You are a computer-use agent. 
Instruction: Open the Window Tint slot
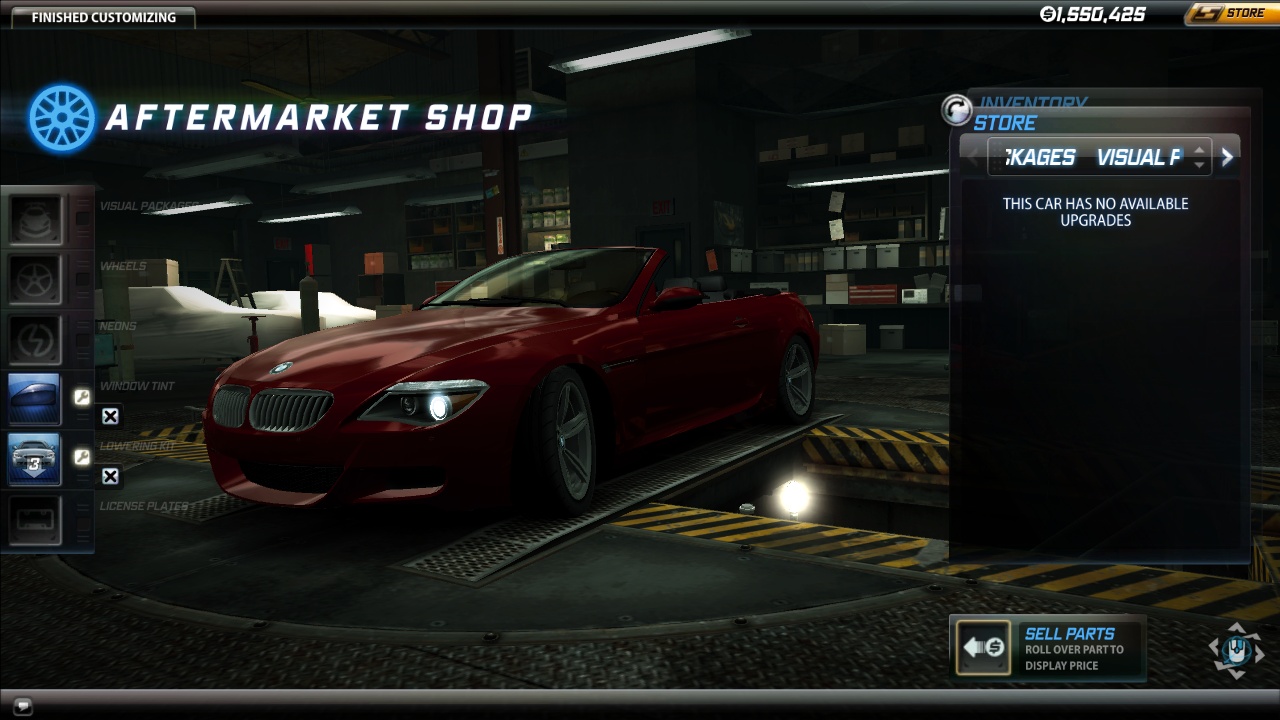pyautogui.click(x=35, y=399)
